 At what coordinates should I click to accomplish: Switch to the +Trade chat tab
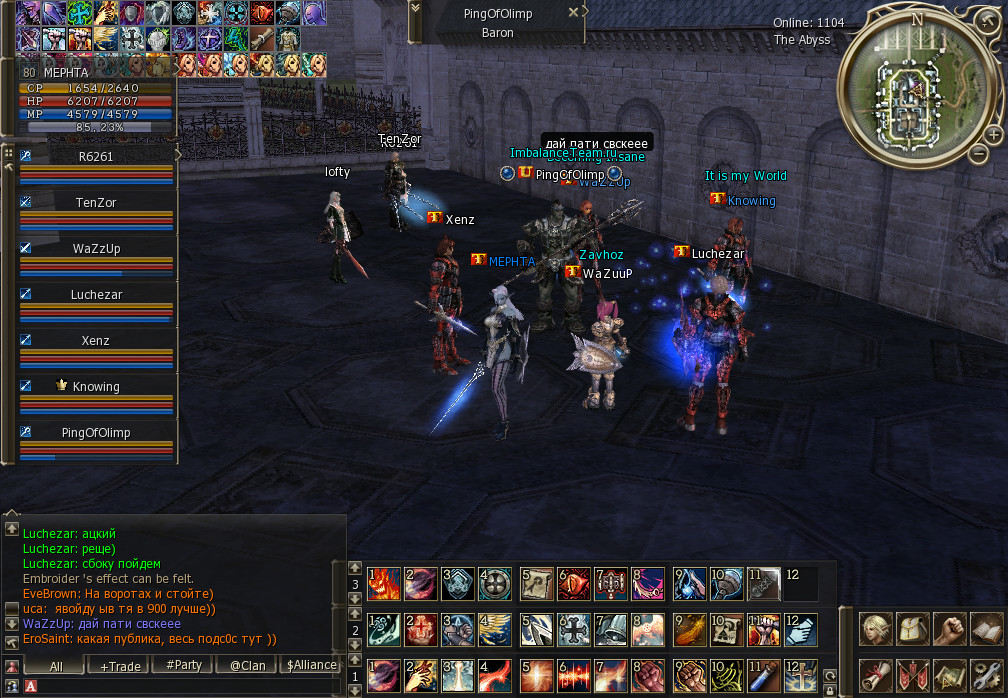120,665
